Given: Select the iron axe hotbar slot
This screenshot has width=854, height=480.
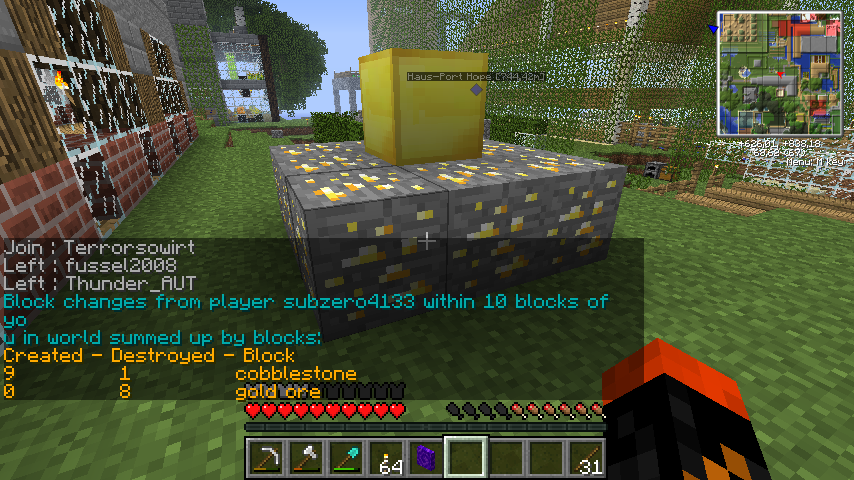Looking at the screenshot, I should (305, 457).
